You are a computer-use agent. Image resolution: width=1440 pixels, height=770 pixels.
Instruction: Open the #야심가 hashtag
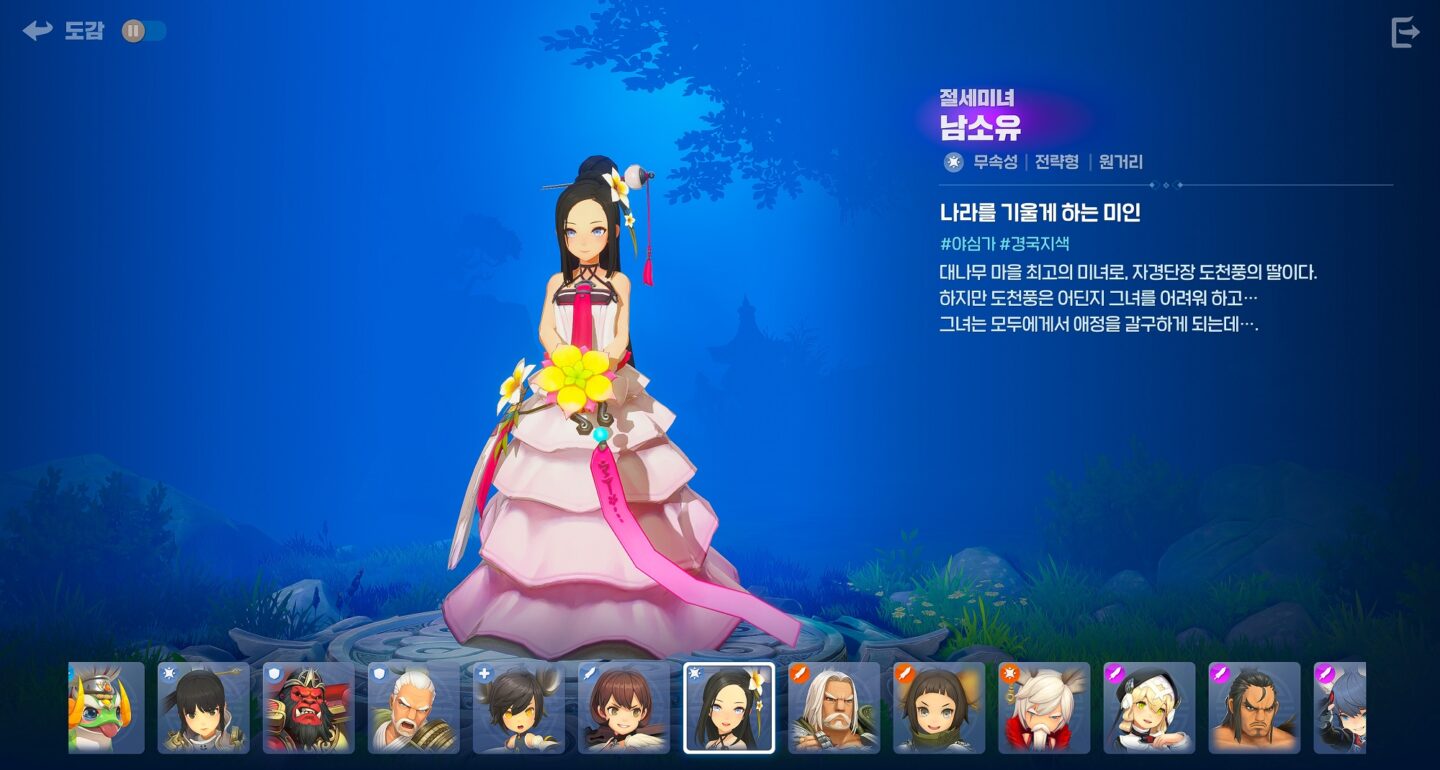(966, 241)
